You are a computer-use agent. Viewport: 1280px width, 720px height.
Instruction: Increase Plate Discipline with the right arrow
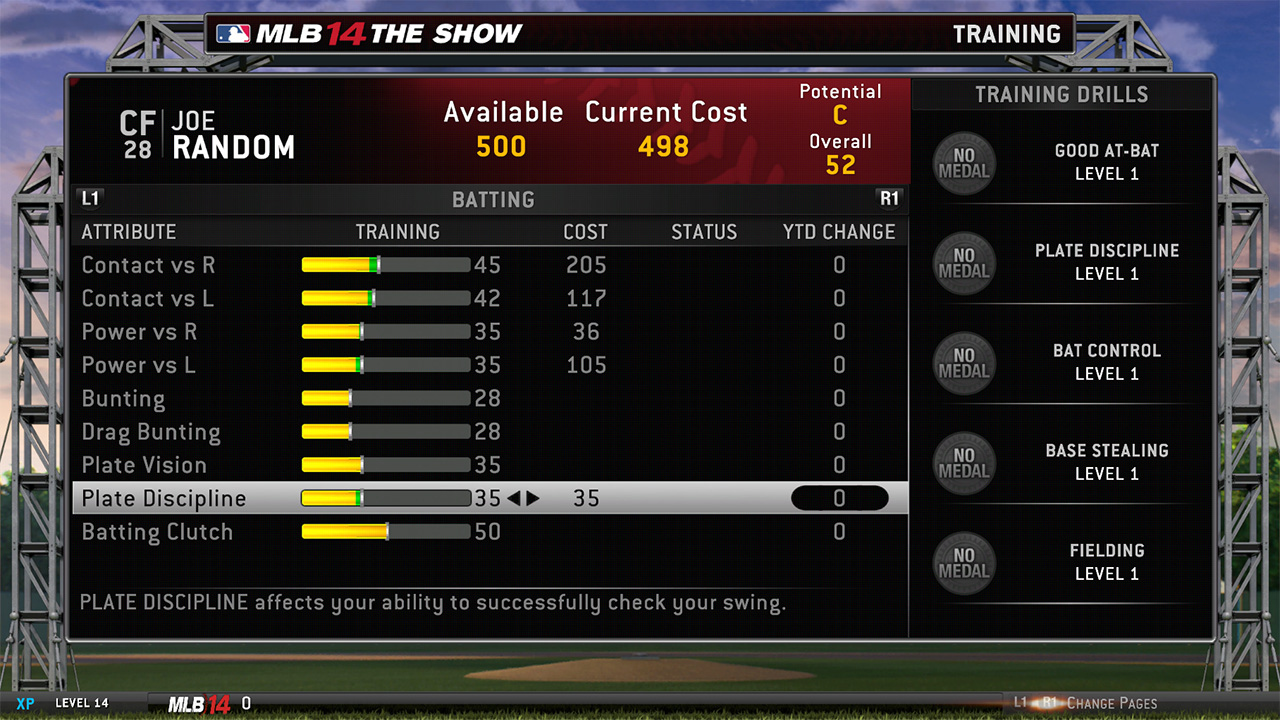(x=533, y=498)
